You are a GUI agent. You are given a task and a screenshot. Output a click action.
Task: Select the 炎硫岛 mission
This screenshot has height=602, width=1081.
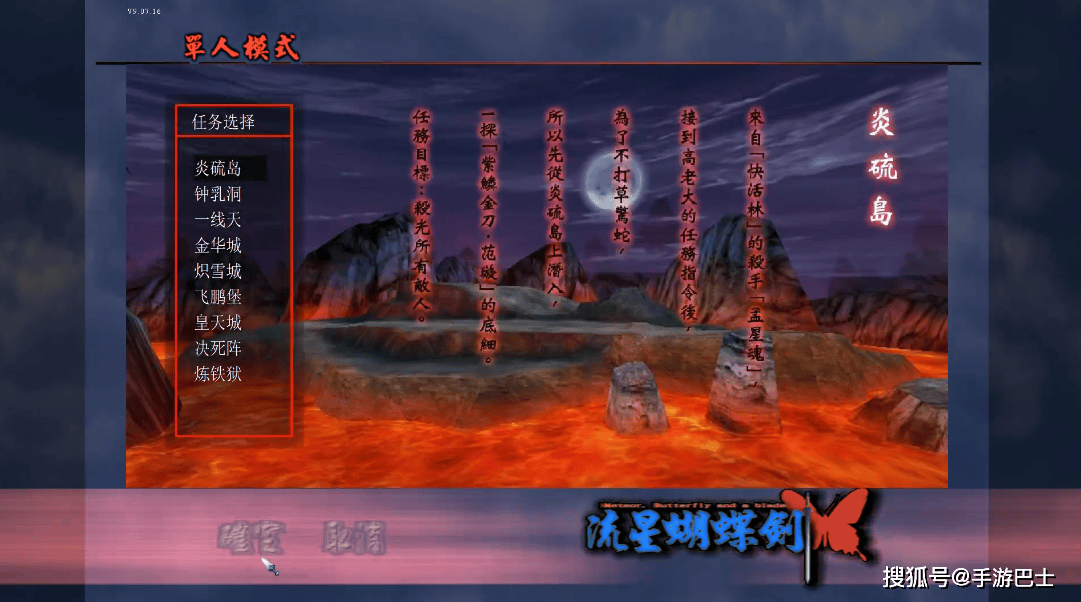(x=218, y=168)
